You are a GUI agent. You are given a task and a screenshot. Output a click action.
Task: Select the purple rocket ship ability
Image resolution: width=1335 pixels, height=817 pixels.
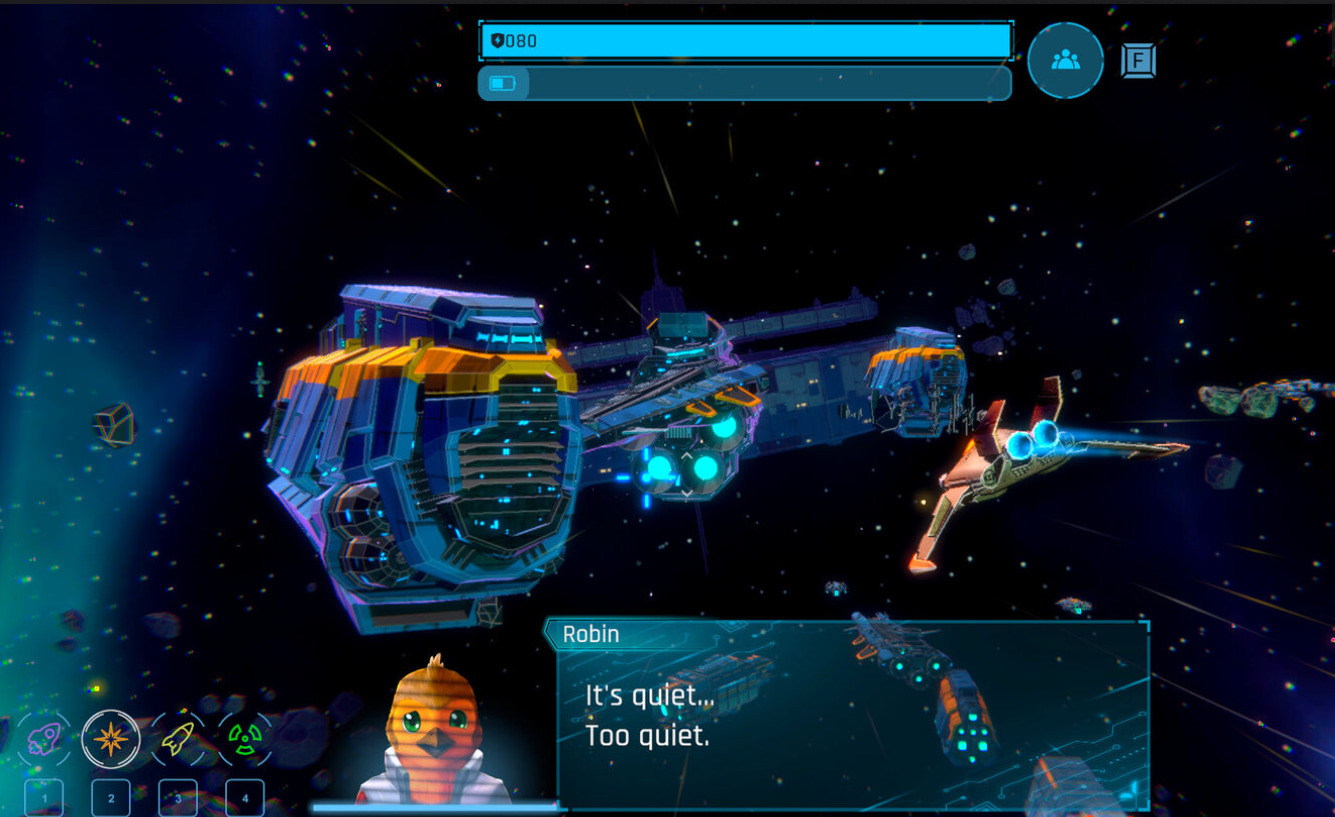[x=43, y=739]
